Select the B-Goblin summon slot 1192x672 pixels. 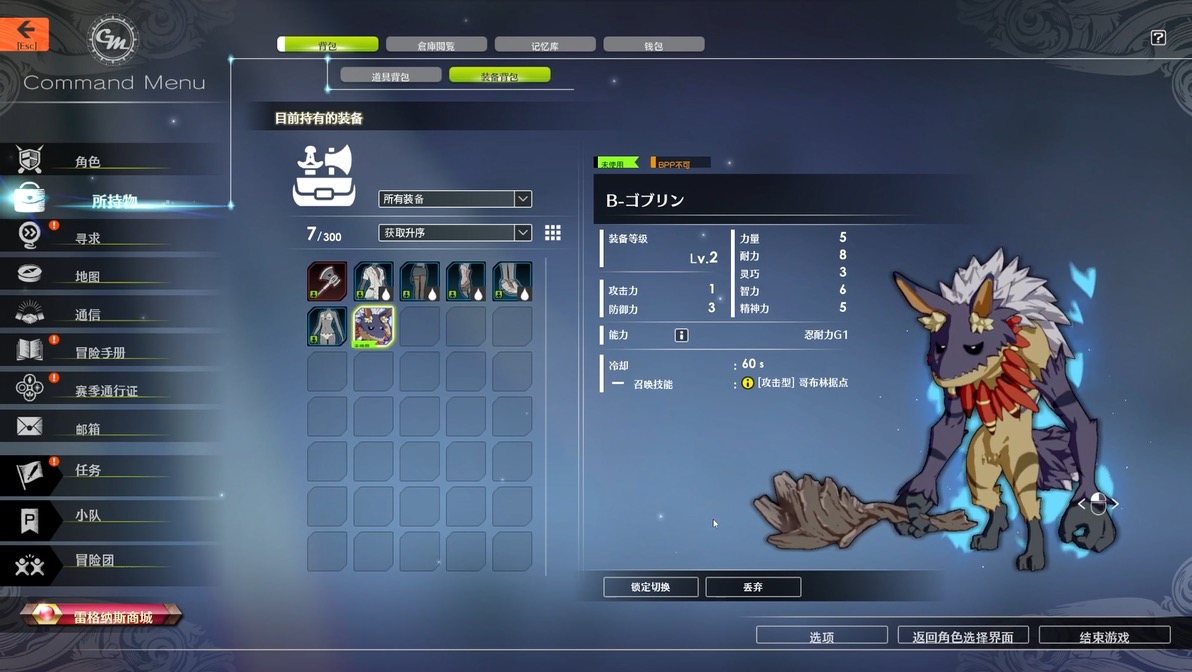[x=373, y=326]
